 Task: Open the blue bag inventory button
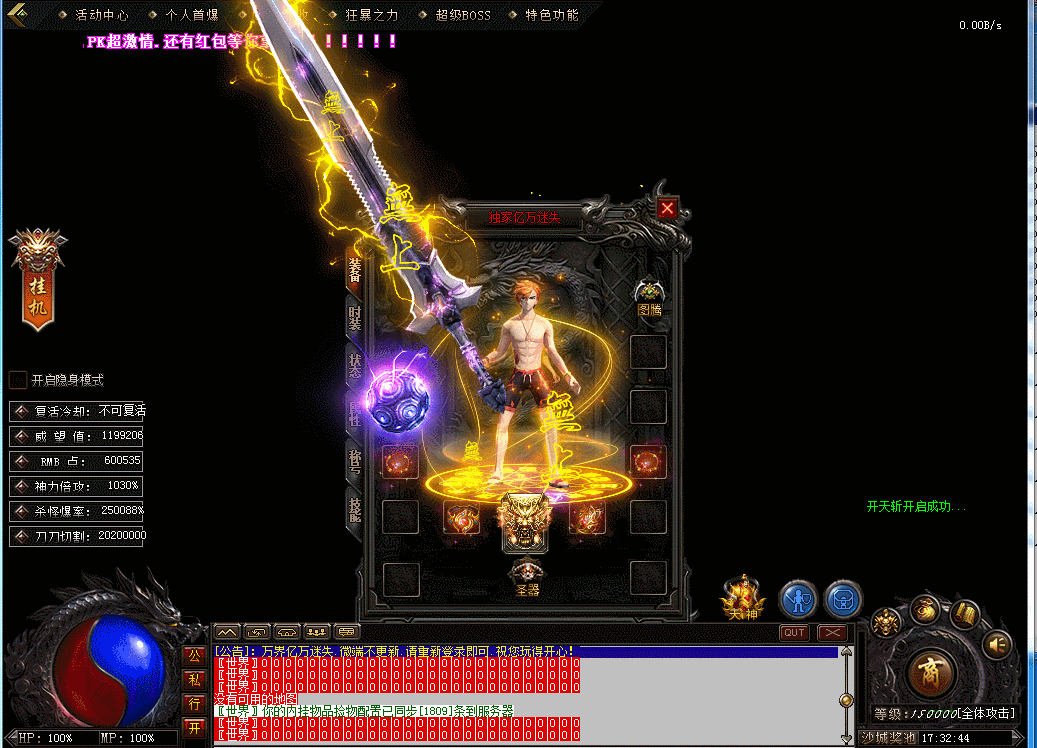[x=844, y=599]
